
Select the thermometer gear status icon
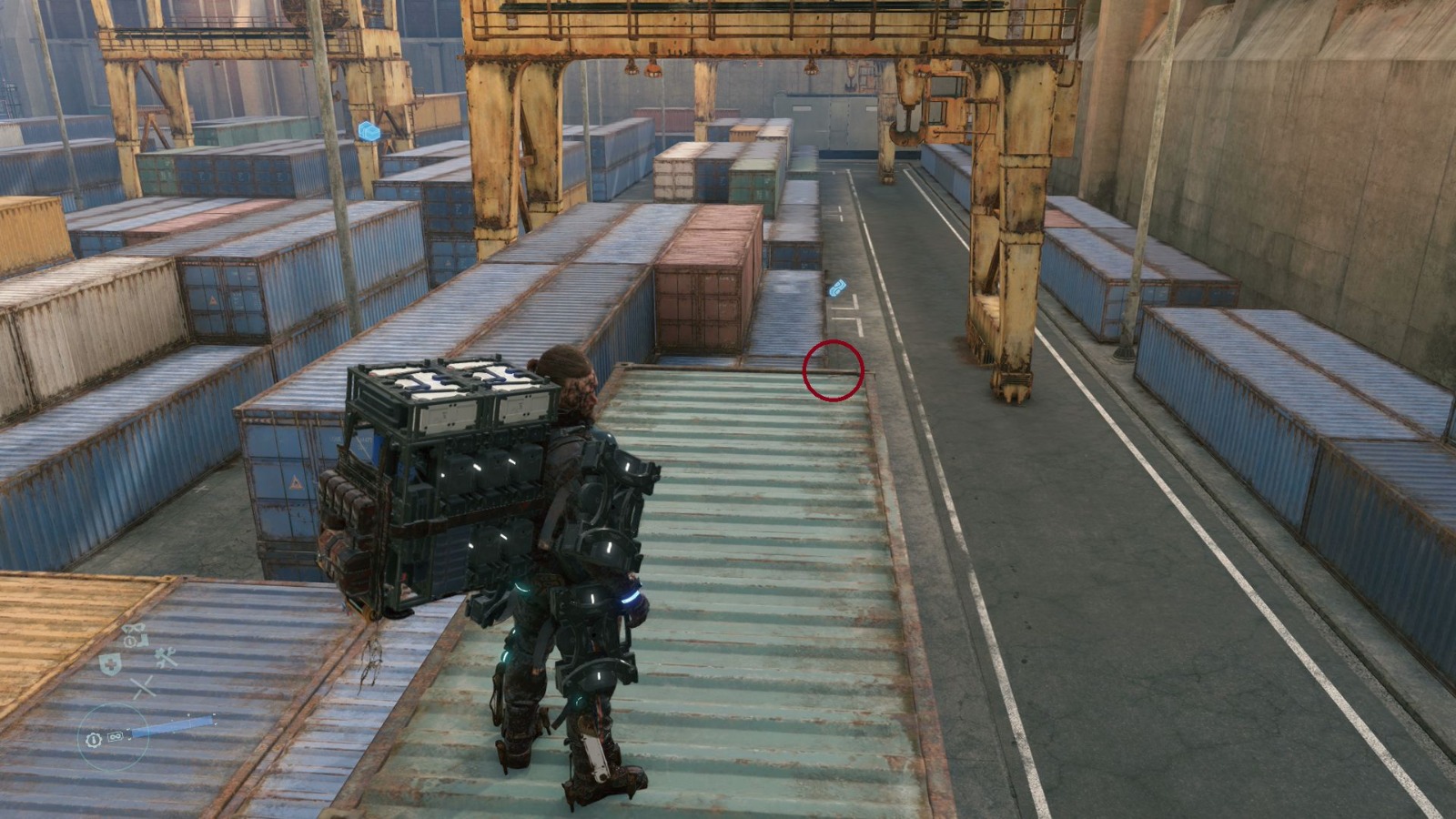(x=93, y=738)
